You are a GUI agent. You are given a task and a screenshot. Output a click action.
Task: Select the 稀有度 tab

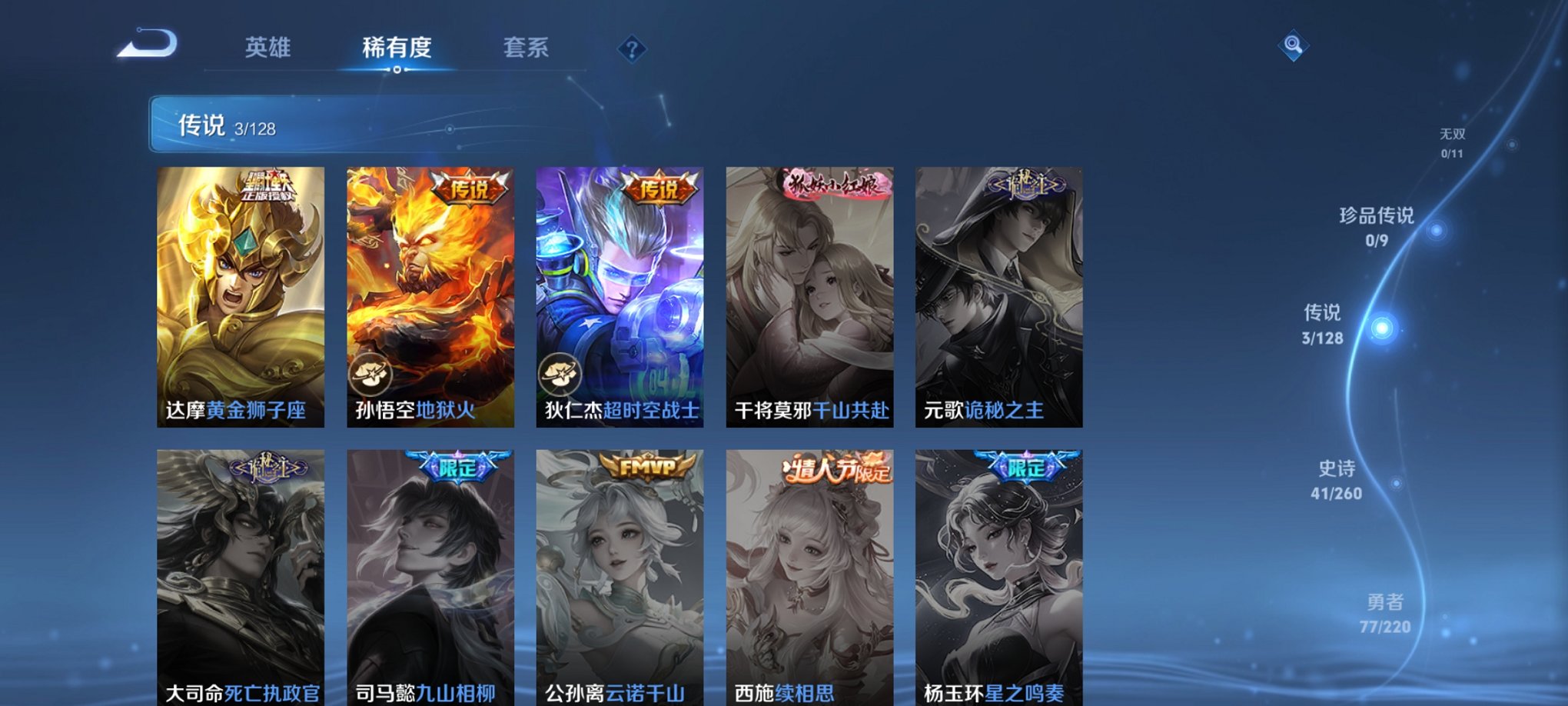[x=397, y=48]
